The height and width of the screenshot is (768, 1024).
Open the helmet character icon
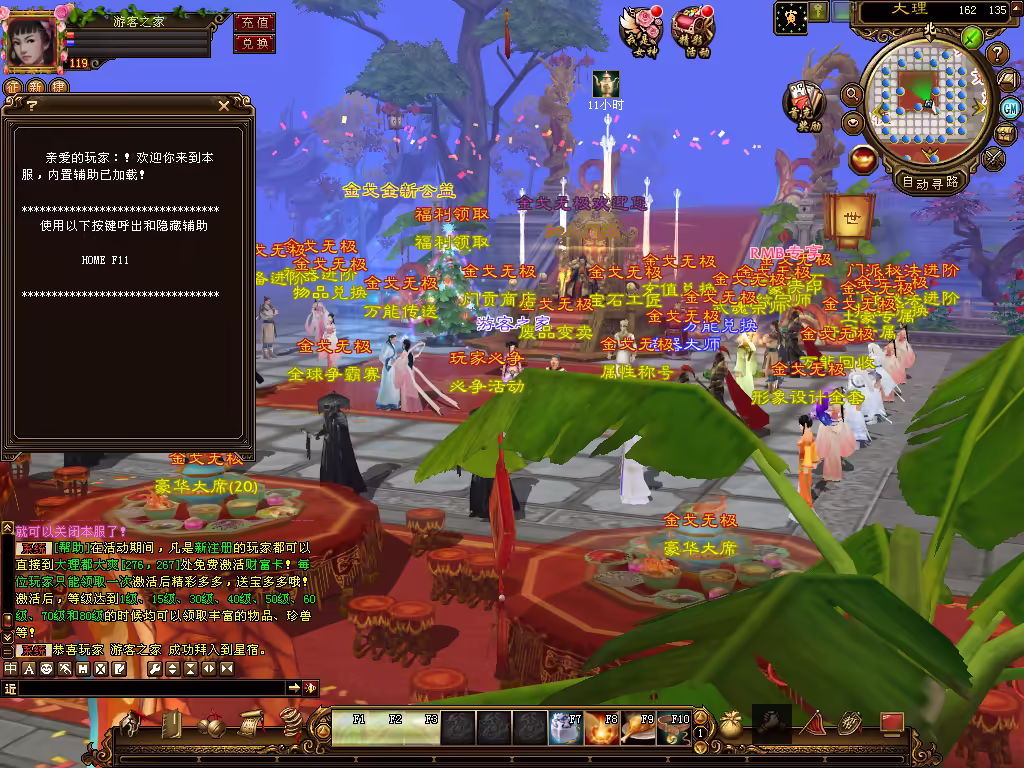(x=129, y=724)
